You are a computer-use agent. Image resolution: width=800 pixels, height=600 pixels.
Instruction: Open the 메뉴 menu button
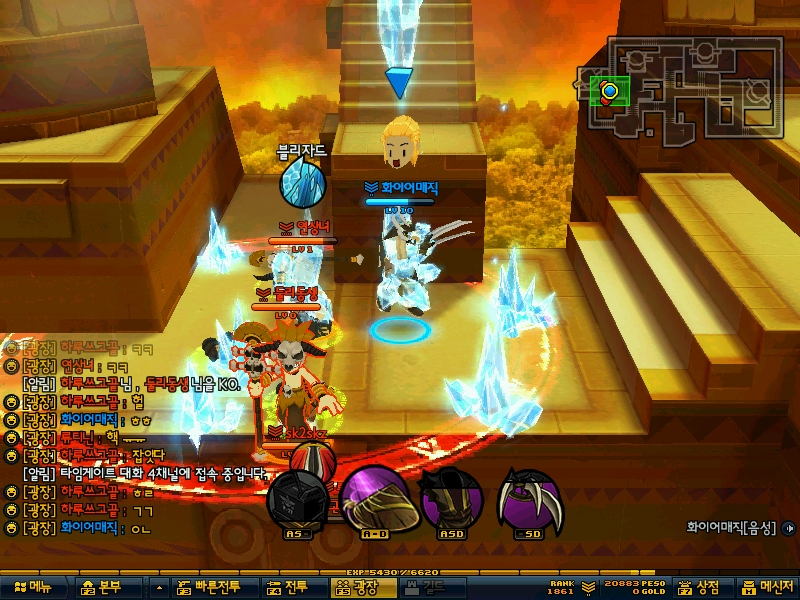pyautogui.click(x=33, y=588)
